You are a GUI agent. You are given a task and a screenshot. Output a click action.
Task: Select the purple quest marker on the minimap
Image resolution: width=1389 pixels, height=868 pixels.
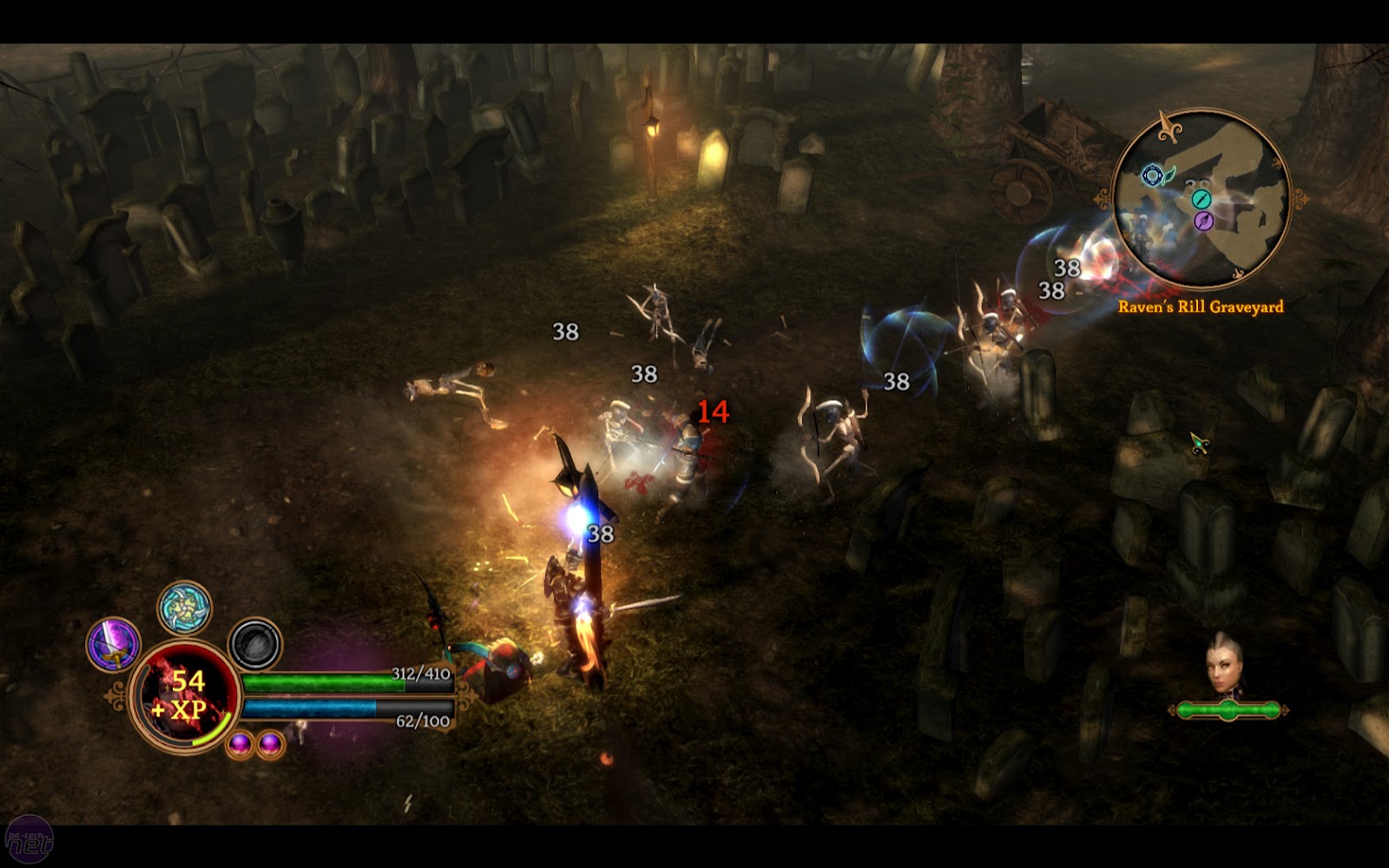click(x=1203, y=221)
